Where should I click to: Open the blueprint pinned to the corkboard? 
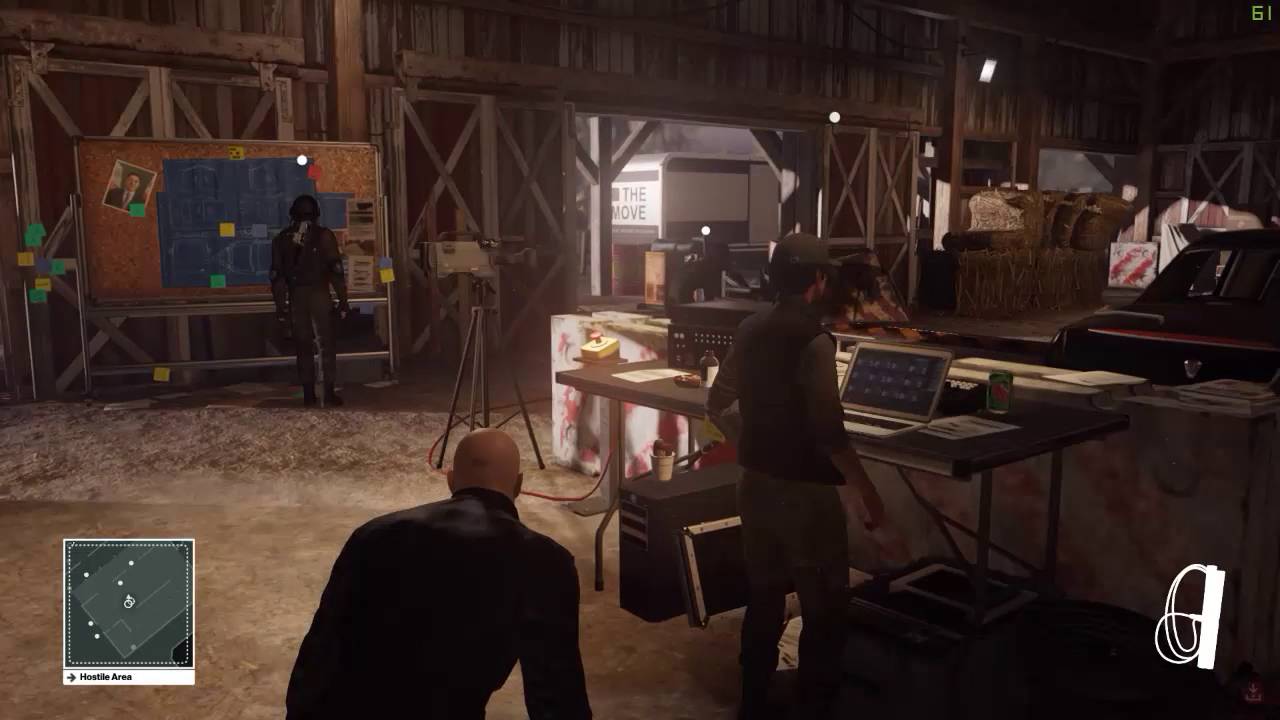[x=230, y=210]
